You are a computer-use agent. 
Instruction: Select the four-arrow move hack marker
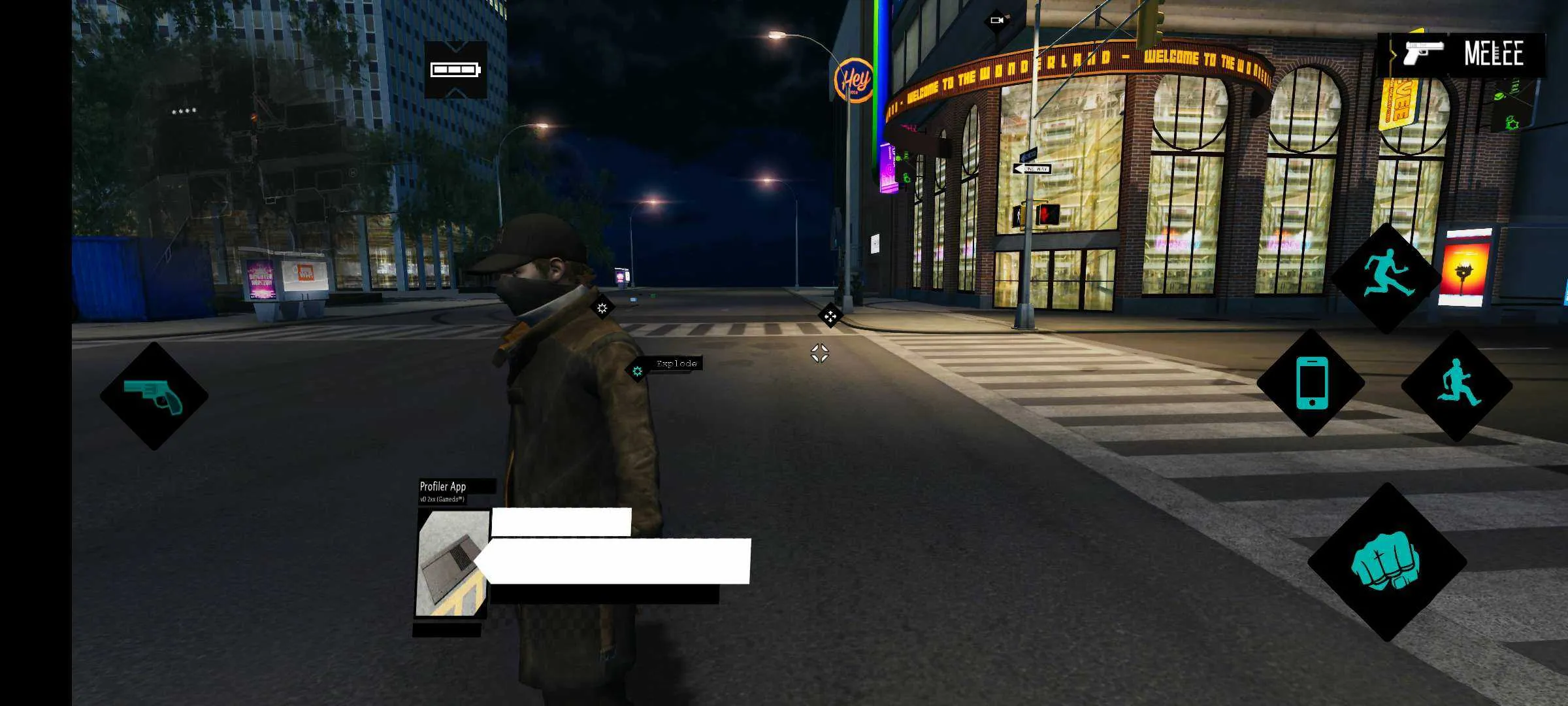pyautogui.click(x=830, y=316)
